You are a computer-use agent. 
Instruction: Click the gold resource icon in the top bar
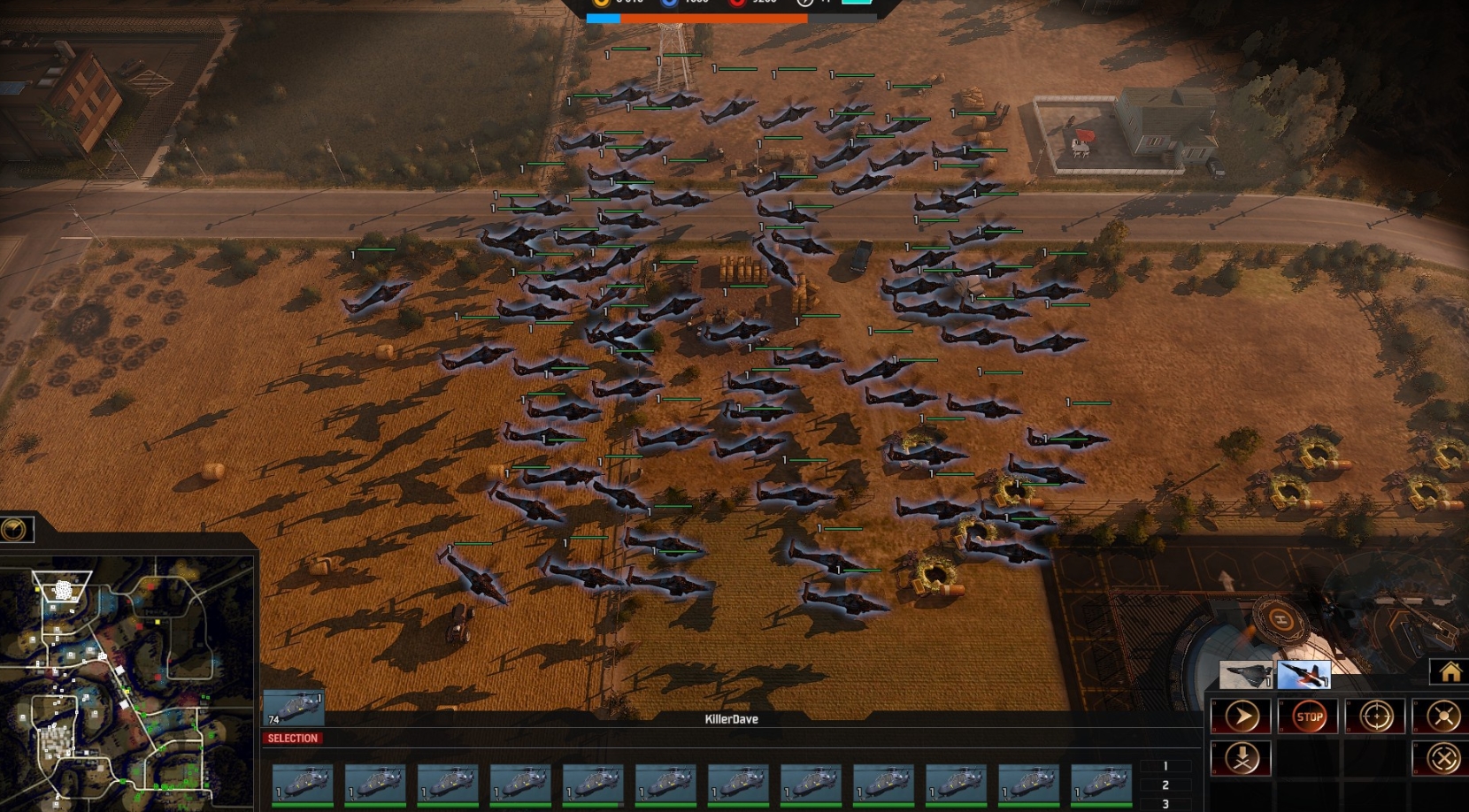pyautogui.click(x=601, y=4)
